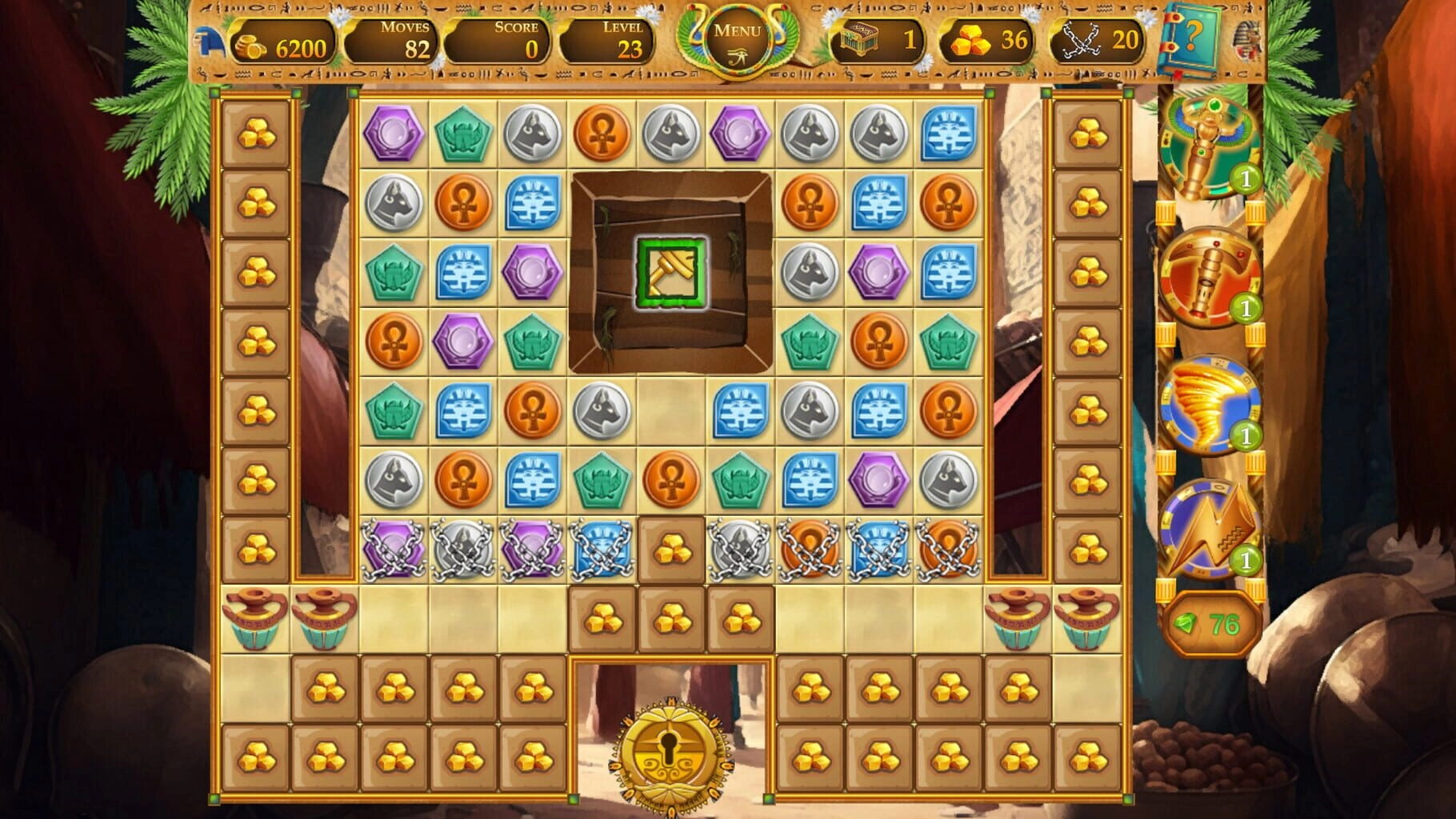Trigger the lightning bolt power-up
1456x819 pixels.
pyautogui.click(x=1209, y=529)
